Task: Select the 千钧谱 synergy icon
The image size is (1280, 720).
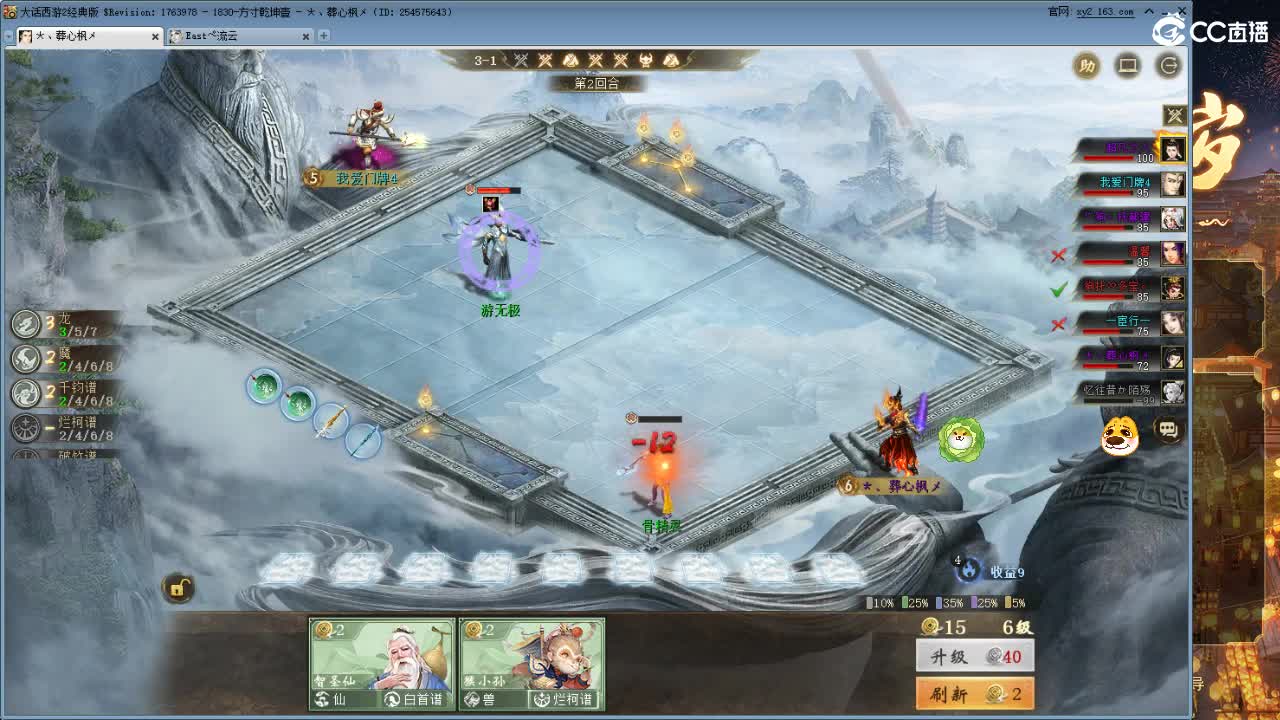Action: coord(24,393)
